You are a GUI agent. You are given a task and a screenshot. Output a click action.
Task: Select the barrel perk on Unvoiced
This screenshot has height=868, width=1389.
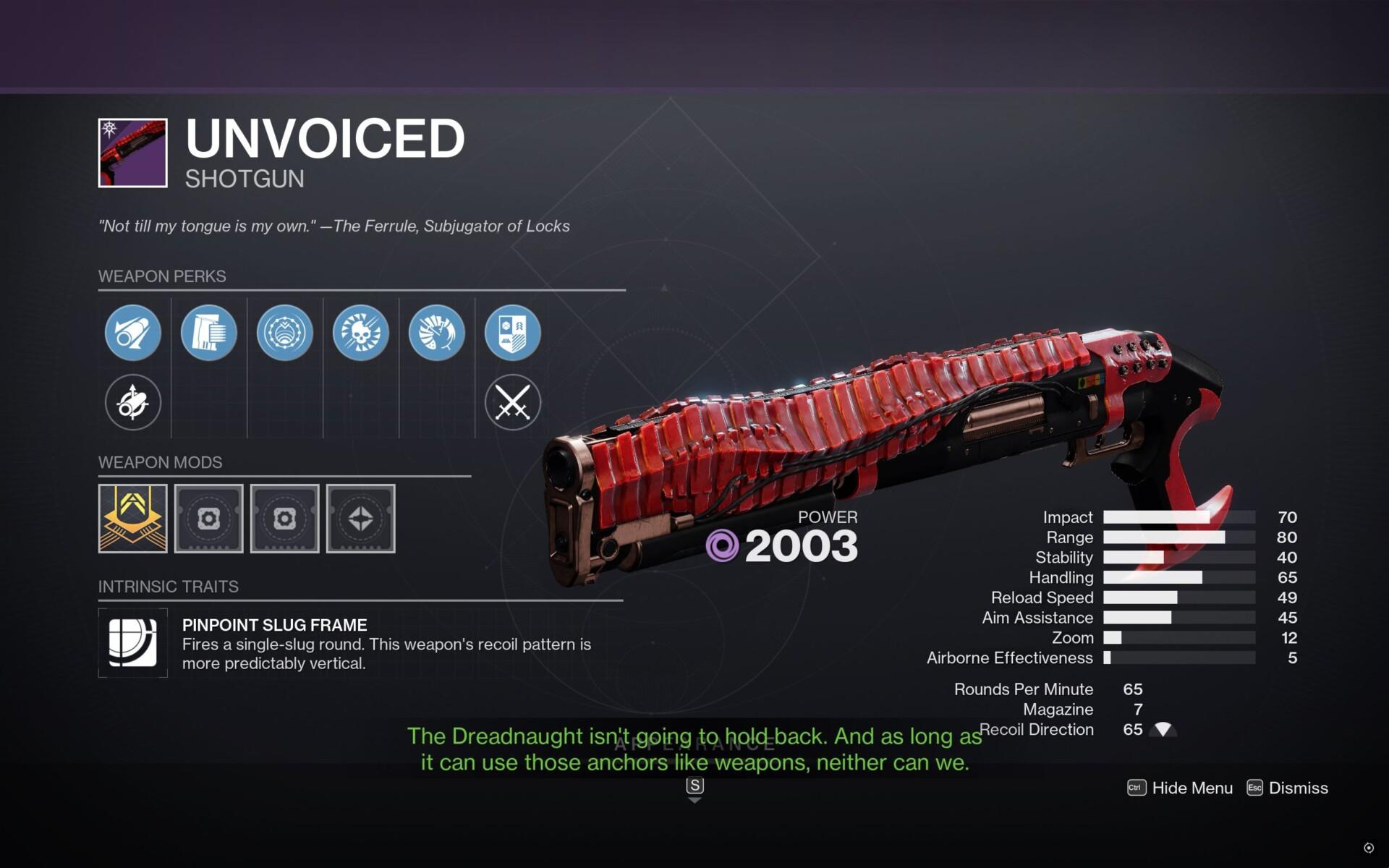click(x=133, y=331)
